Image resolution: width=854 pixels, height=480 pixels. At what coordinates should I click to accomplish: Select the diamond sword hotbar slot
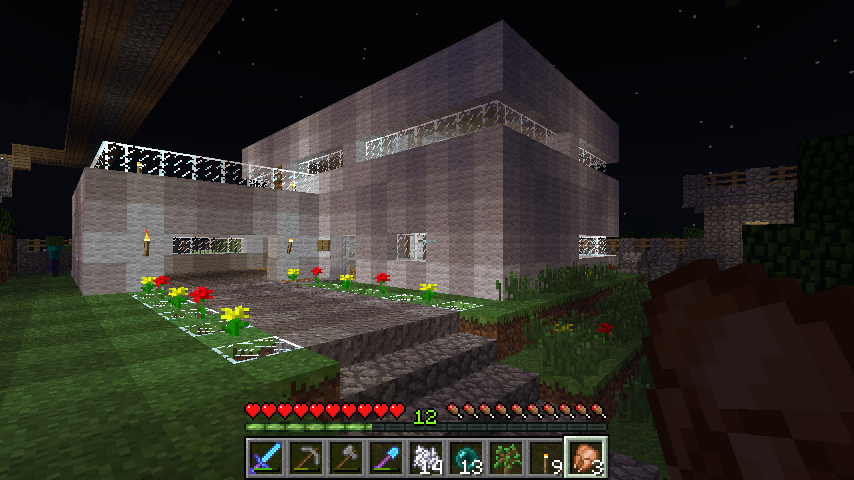click(266, 458)
